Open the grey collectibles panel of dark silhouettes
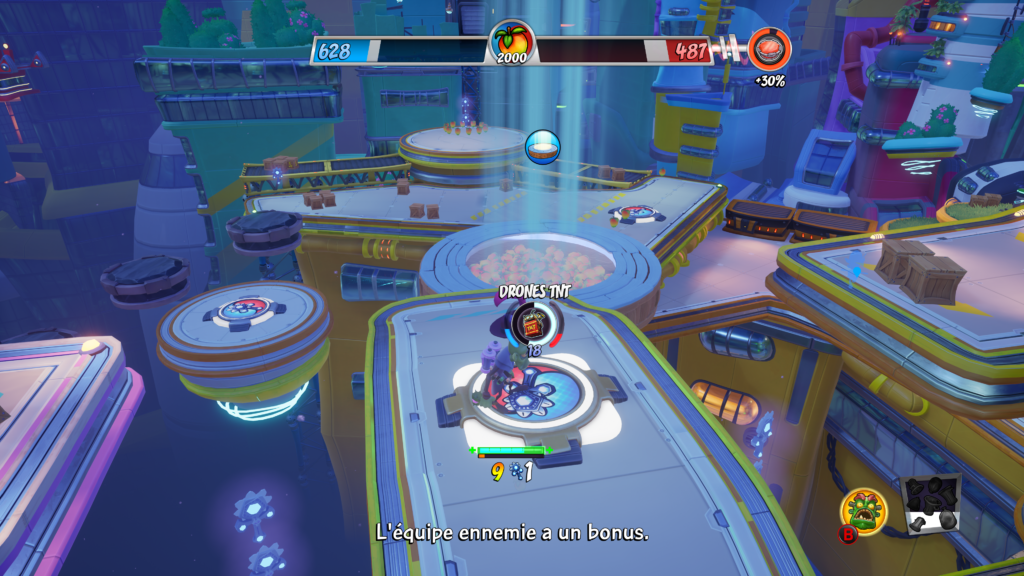The width and height of the screenshot is (1024, 576). [930, 503]
